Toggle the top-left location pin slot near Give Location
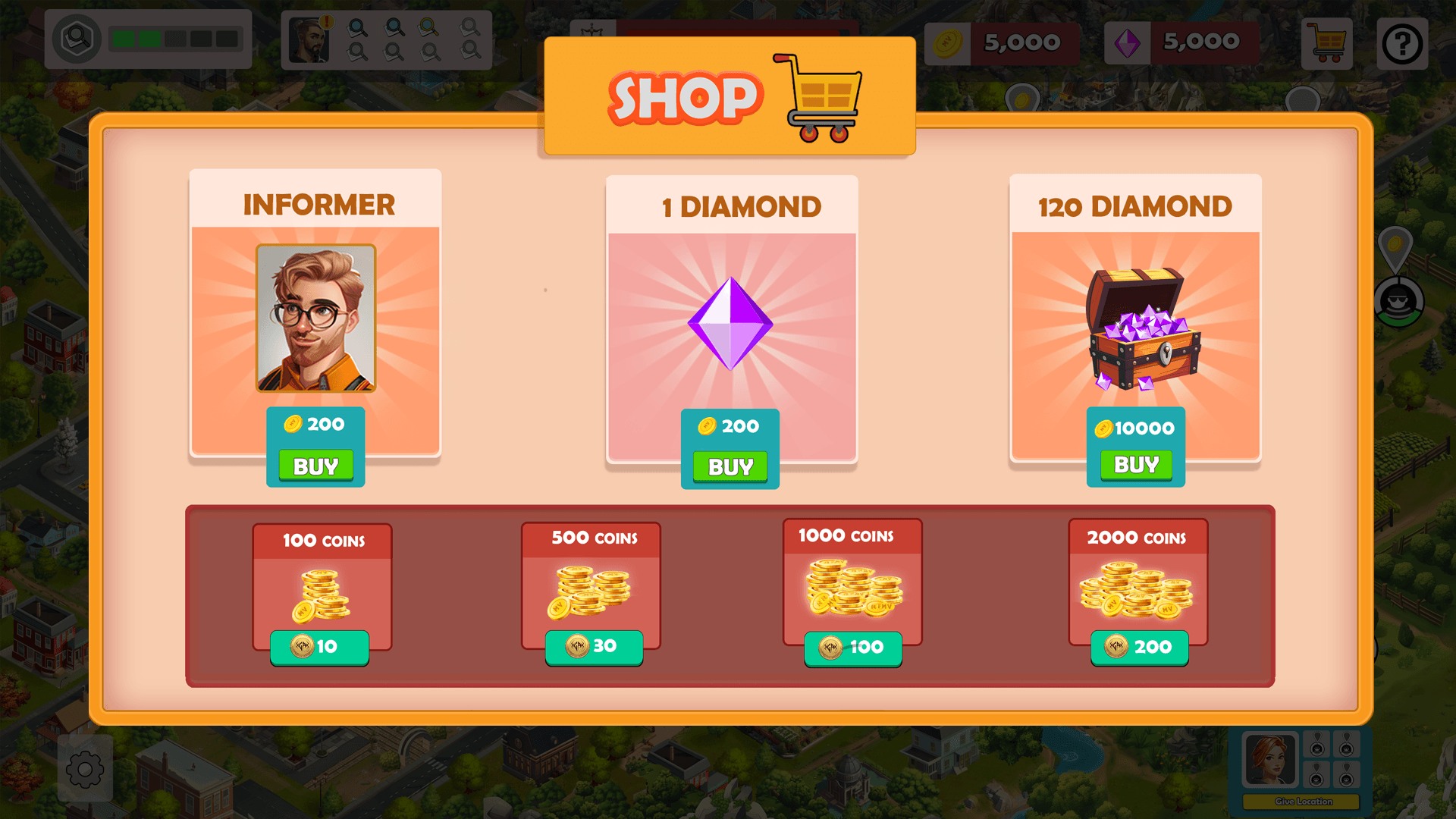The width and height of the screenshot is (1456, 819). point(1316,745)
